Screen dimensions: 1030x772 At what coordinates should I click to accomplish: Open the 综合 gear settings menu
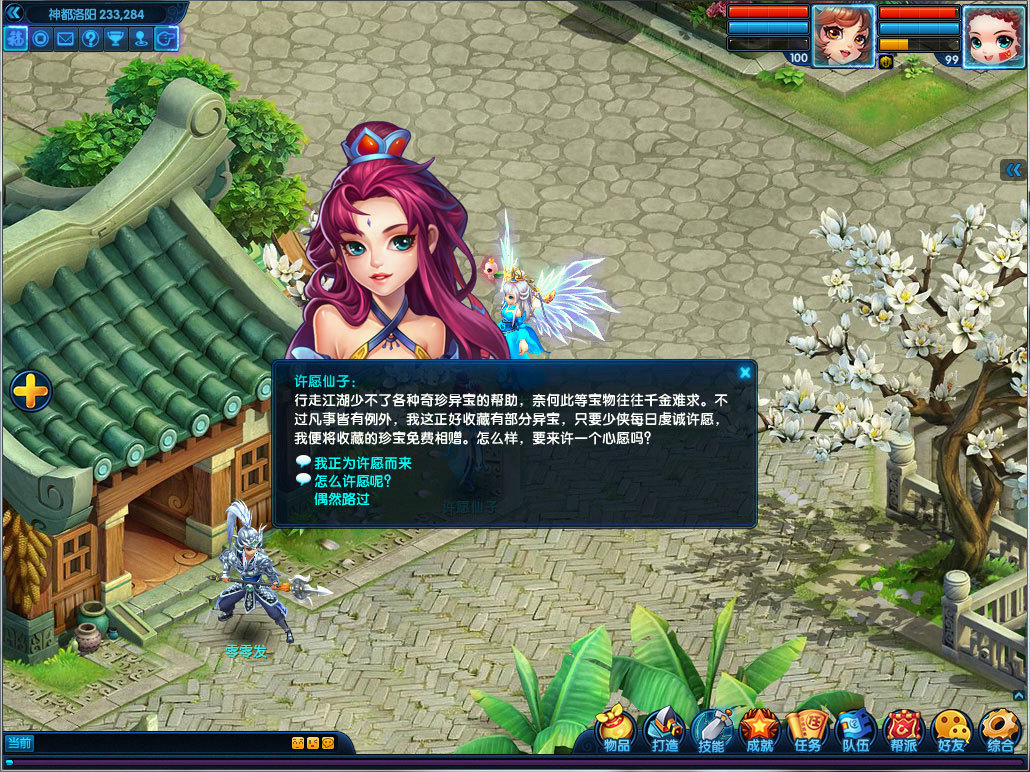[999, 732]
